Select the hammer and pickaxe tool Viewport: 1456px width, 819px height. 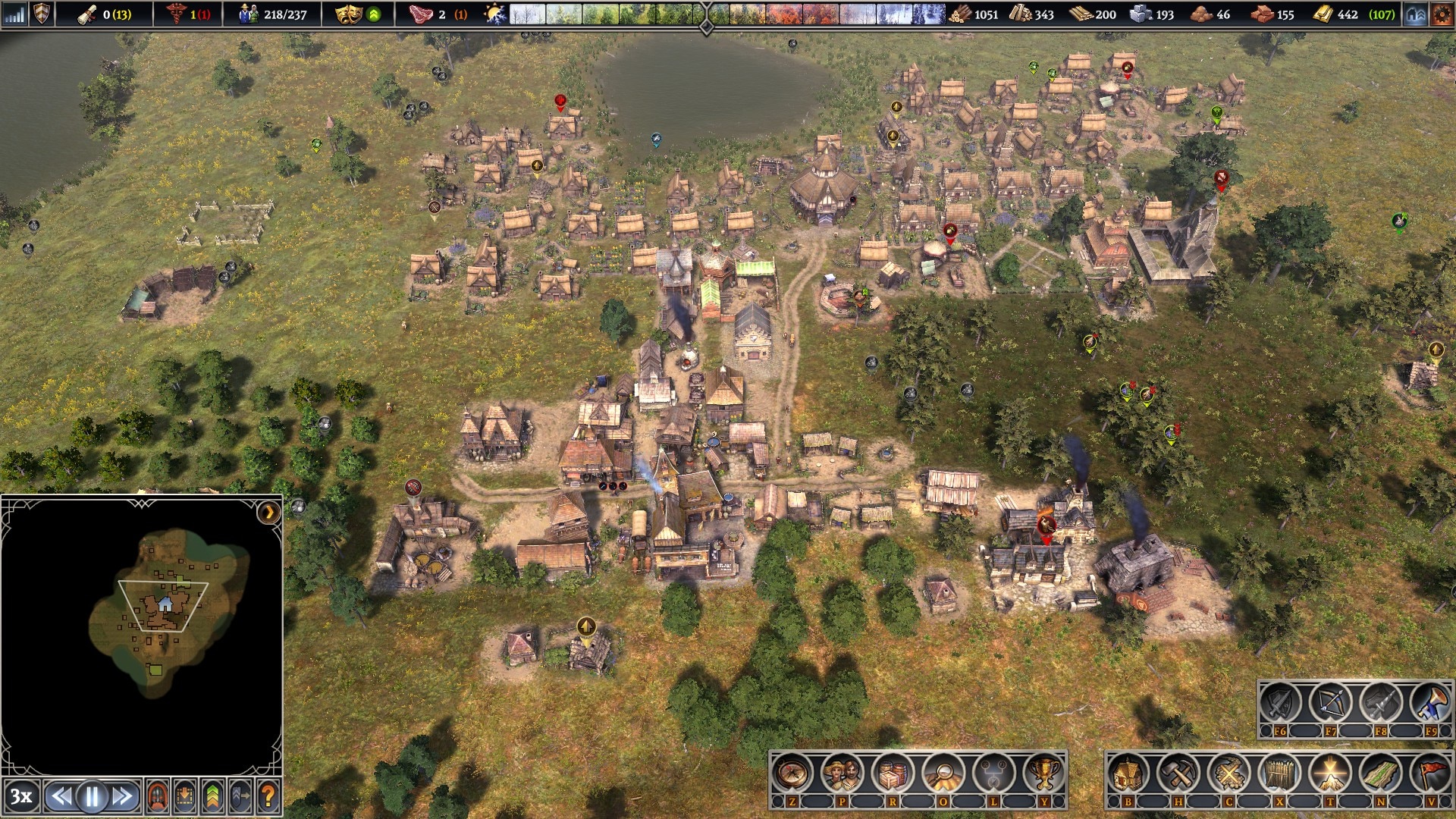point(1178,774)
